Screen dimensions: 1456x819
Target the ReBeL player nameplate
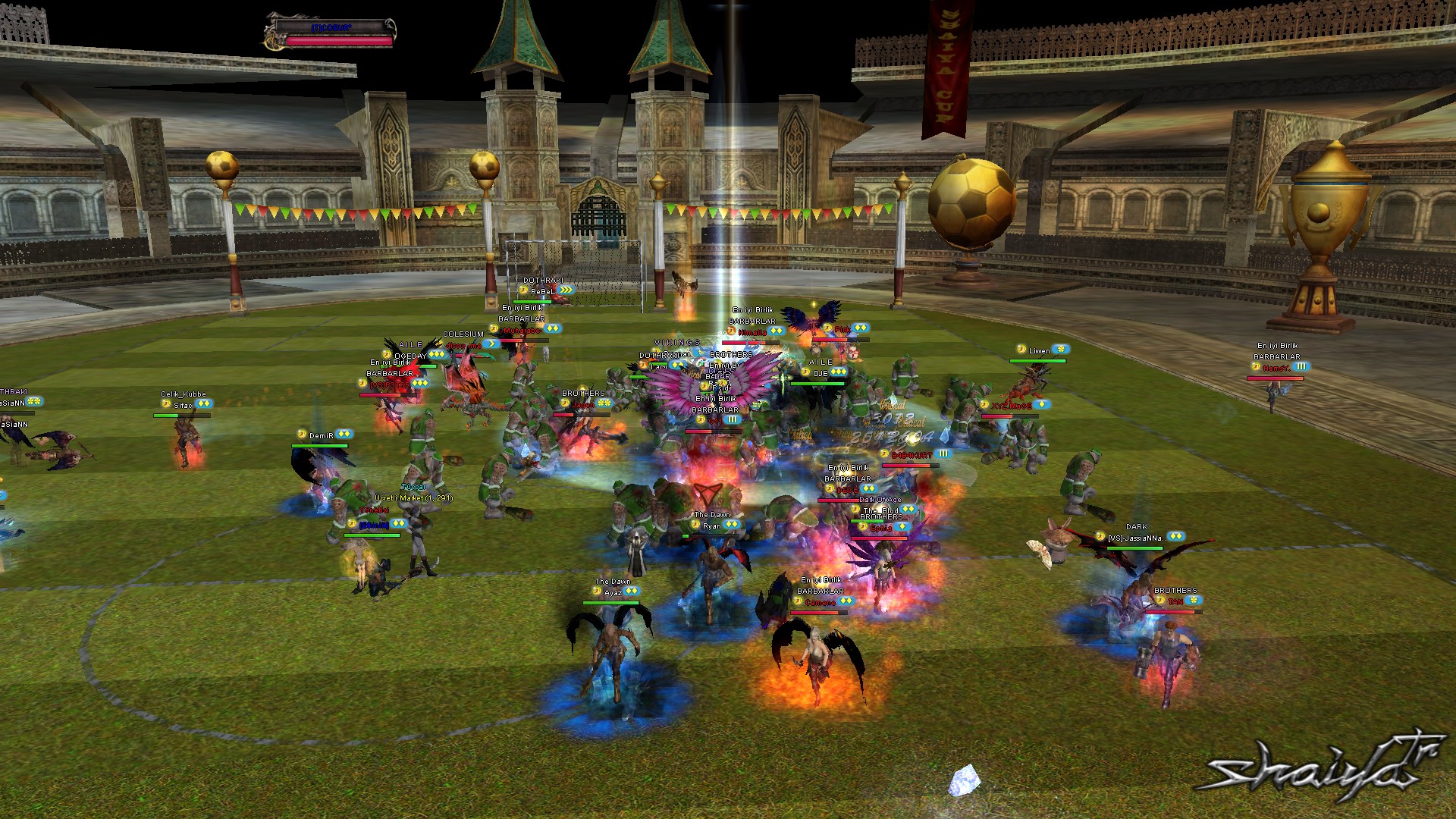pyautogui.click(x=542, y=291)
